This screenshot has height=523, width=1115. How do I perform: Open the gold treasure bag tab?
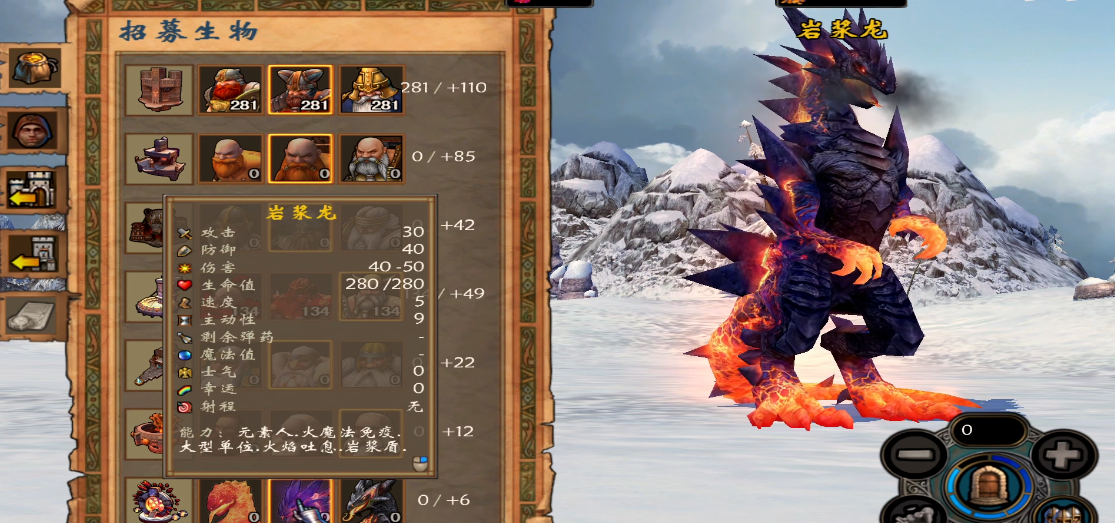pos(33,67)
